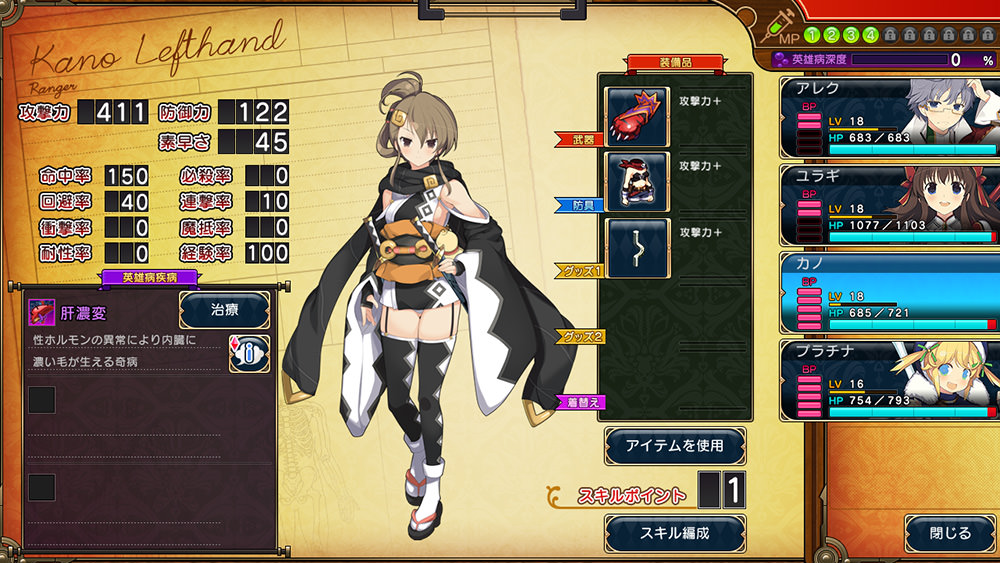Close the status screen with 閉じる
The width and height of the screenshot is (1000, 563).
(950, 533)
